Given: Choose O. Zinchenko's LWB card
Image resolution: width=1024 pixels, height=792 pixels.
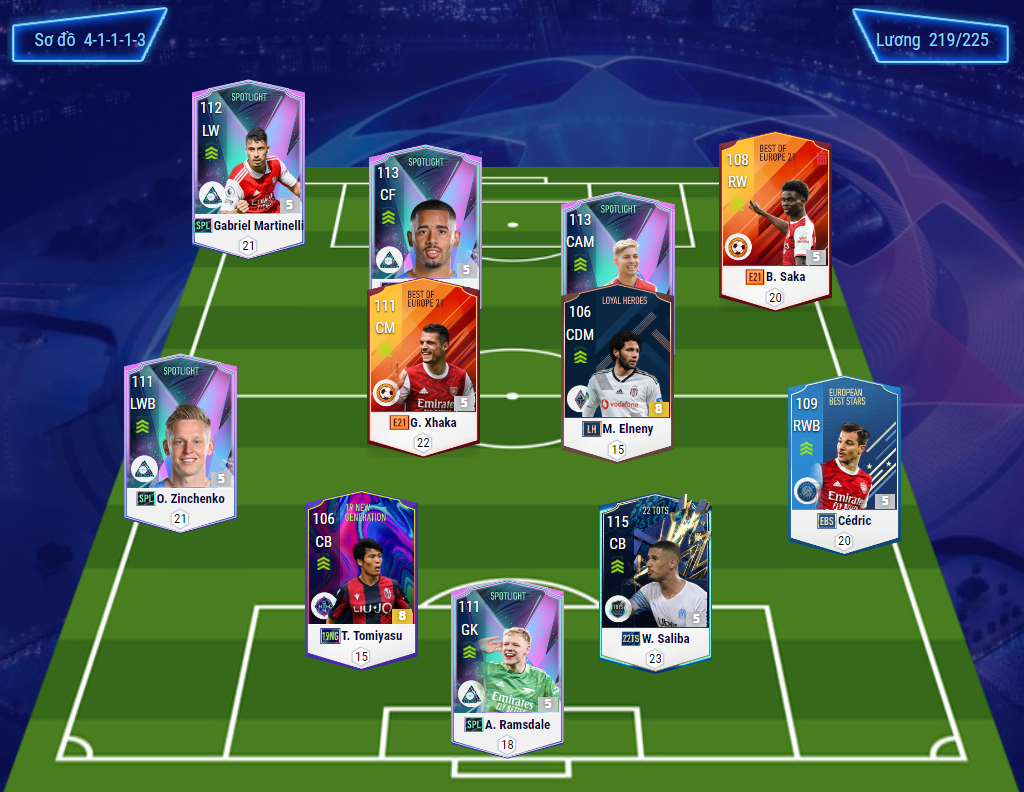Looking at the screenshot, I should click(x=180, y=435).
